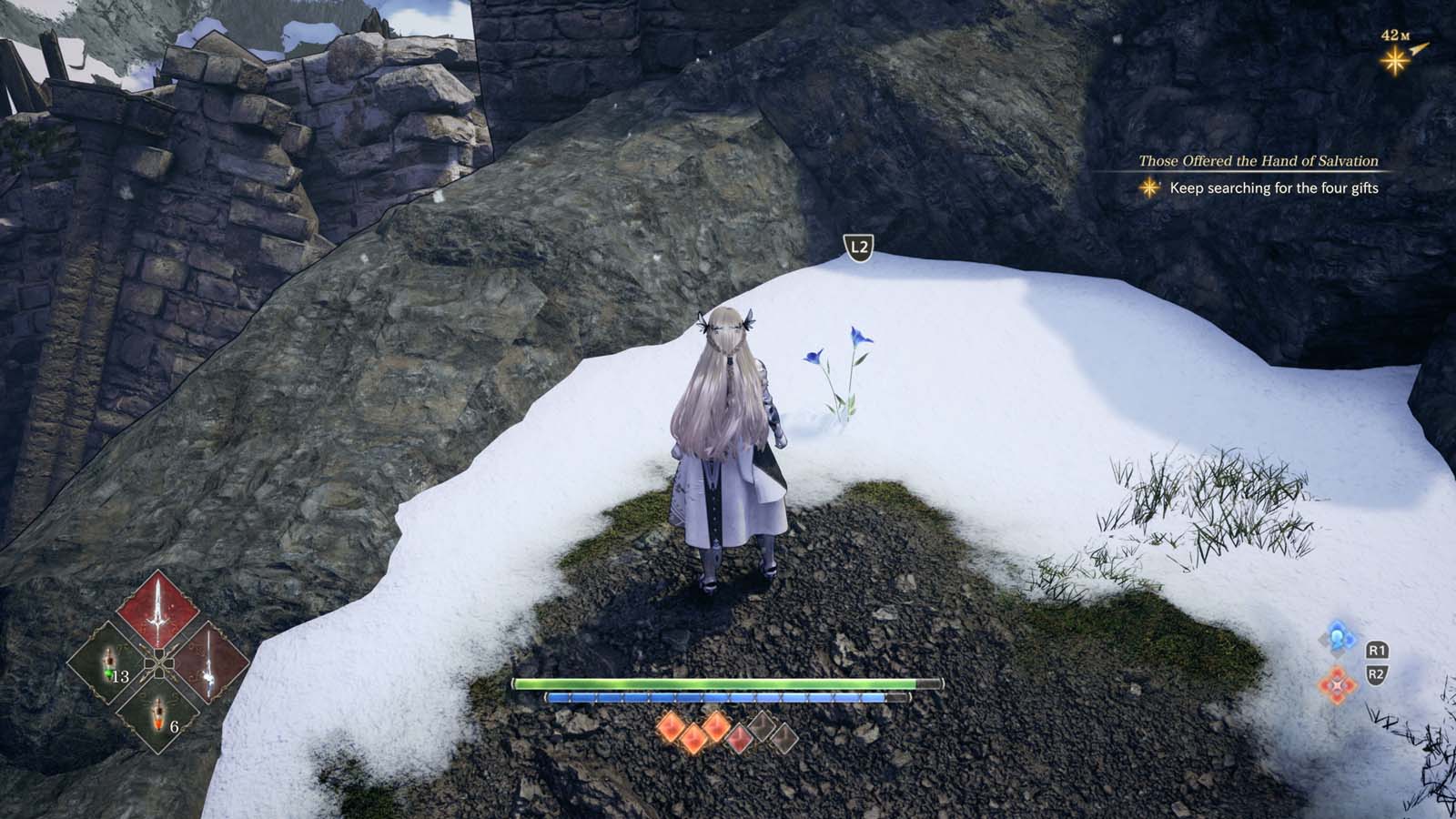Toggle the faded orange soul gem
Screen dimensions: 1456x819
(x=738, y=737)
